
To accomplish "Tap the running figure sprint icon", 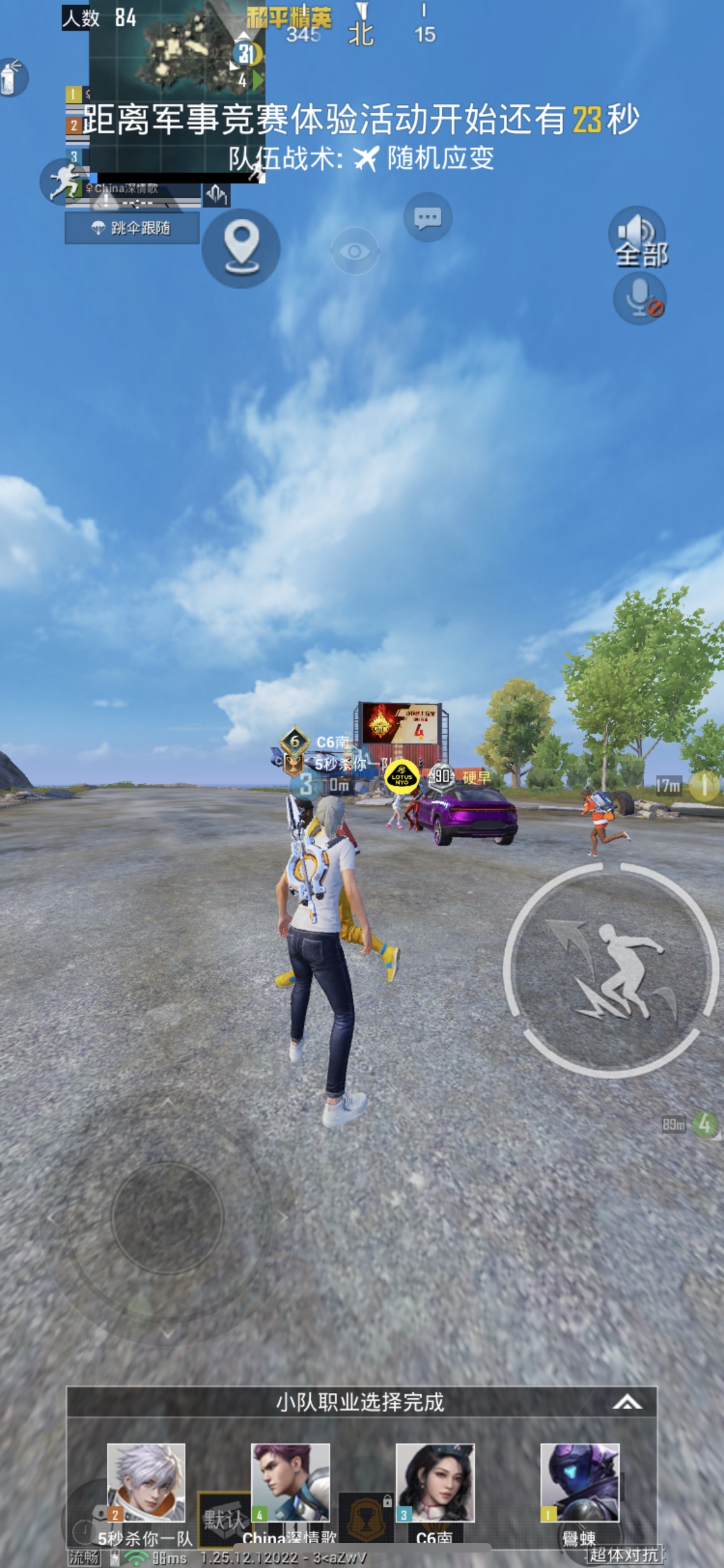I will 64,182.
